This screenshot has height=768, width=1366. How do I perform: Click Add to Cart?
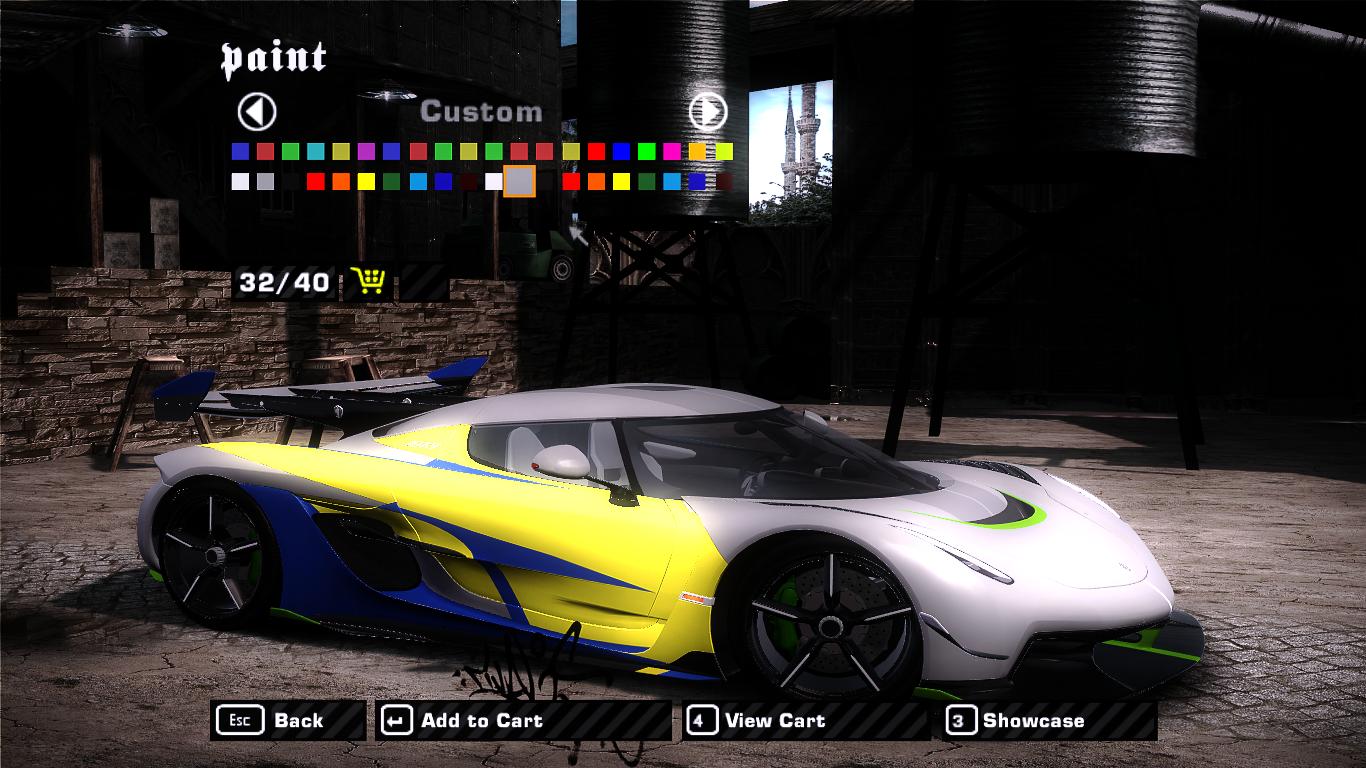tap(480, 720)
